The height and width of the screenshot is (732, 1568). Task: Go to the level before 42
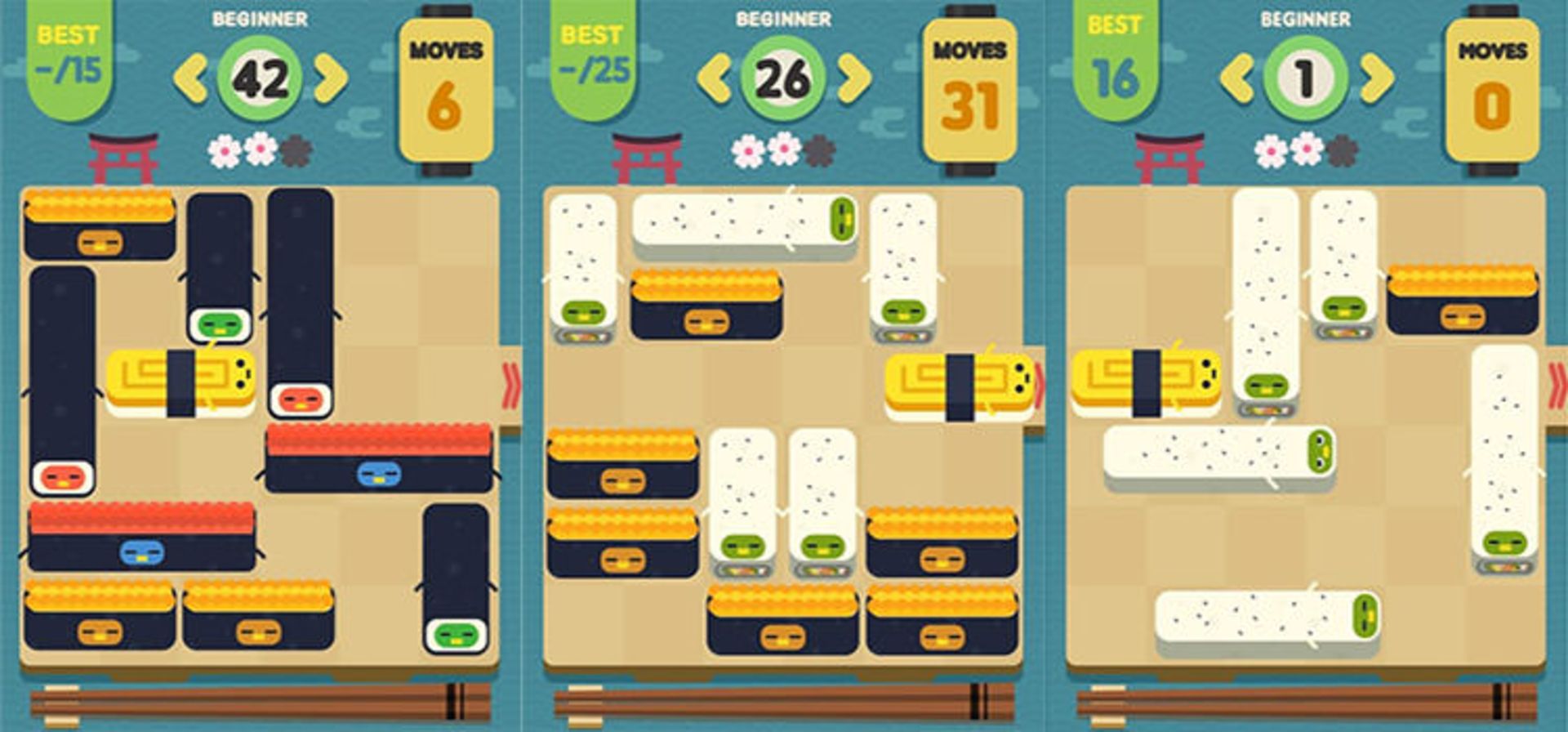[189, 79]
